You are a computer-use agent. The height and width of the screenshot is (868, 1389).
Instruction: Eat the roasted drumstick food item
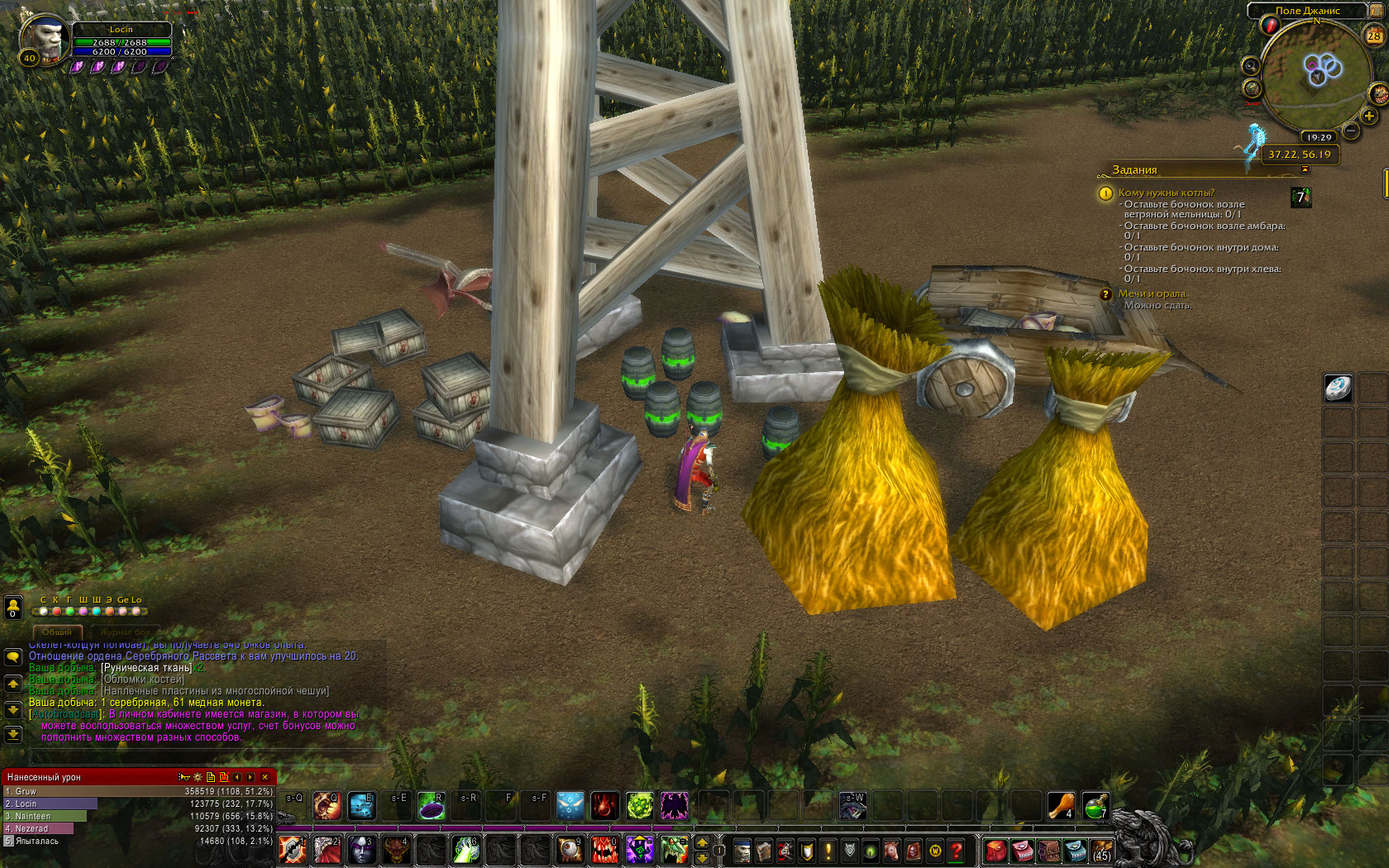tap(1061, 806)
